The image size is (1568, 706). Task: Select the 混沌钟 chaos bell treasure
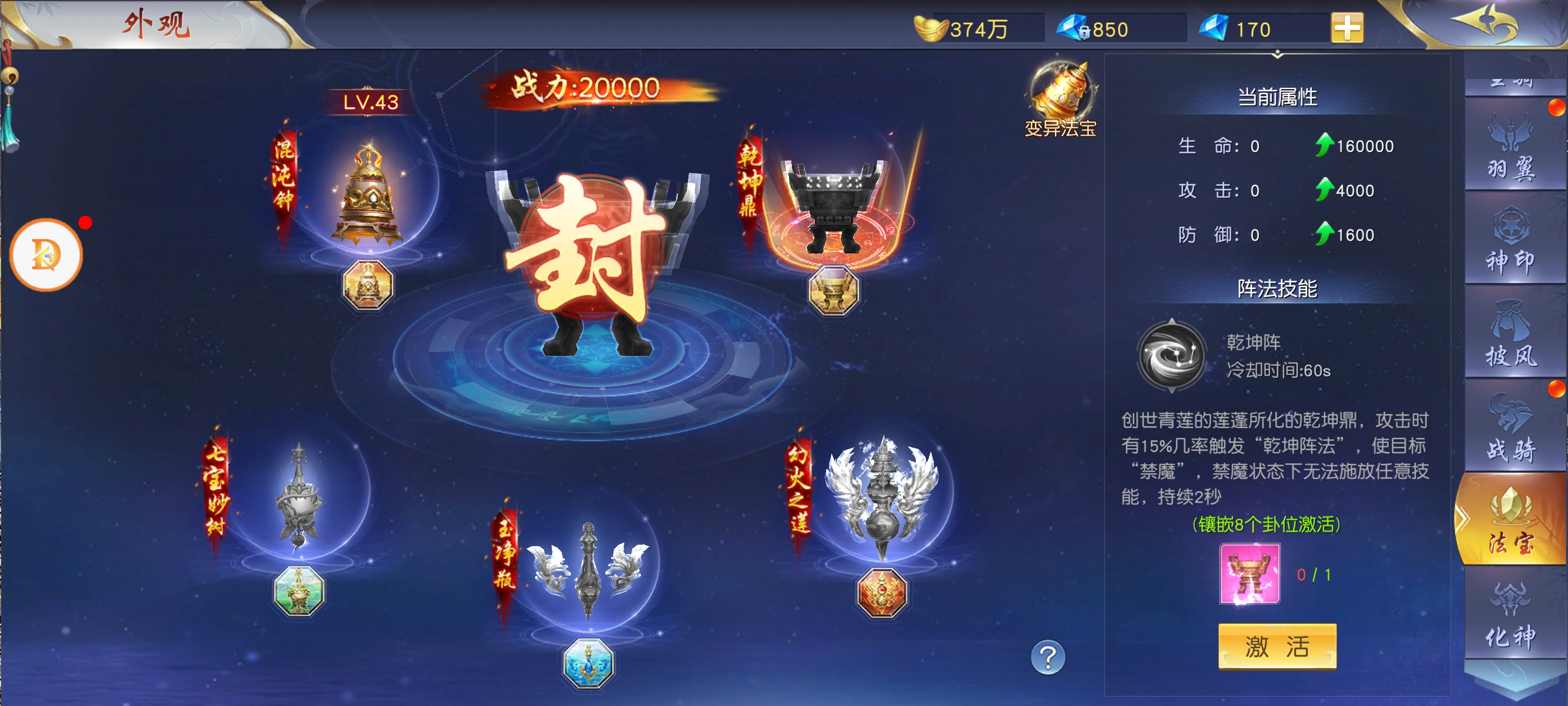pyautogui.click(x=367, y=195)
